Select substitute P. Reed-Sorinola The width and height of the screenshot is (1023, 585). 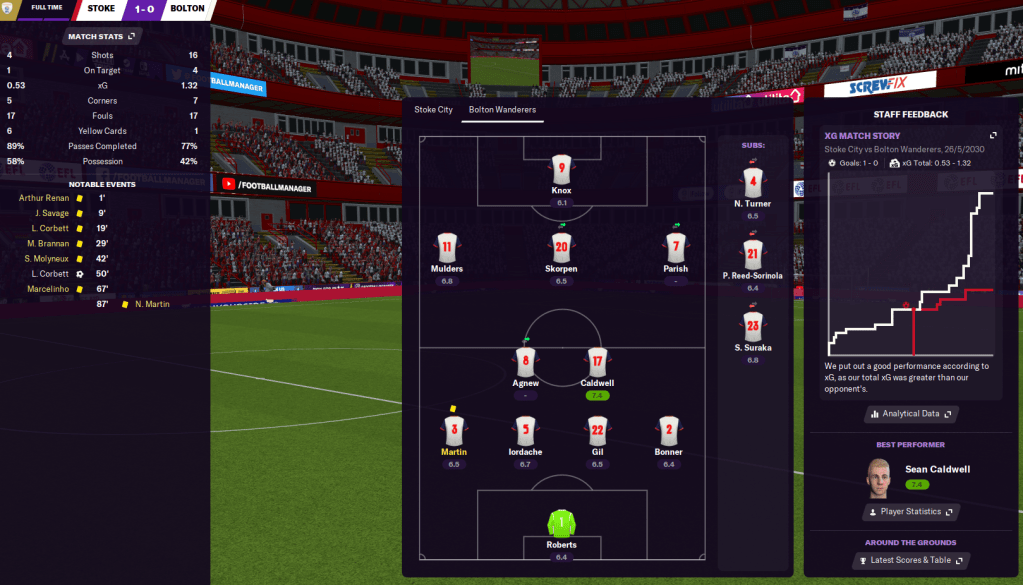pyautogui.click(x=753, y=255)
